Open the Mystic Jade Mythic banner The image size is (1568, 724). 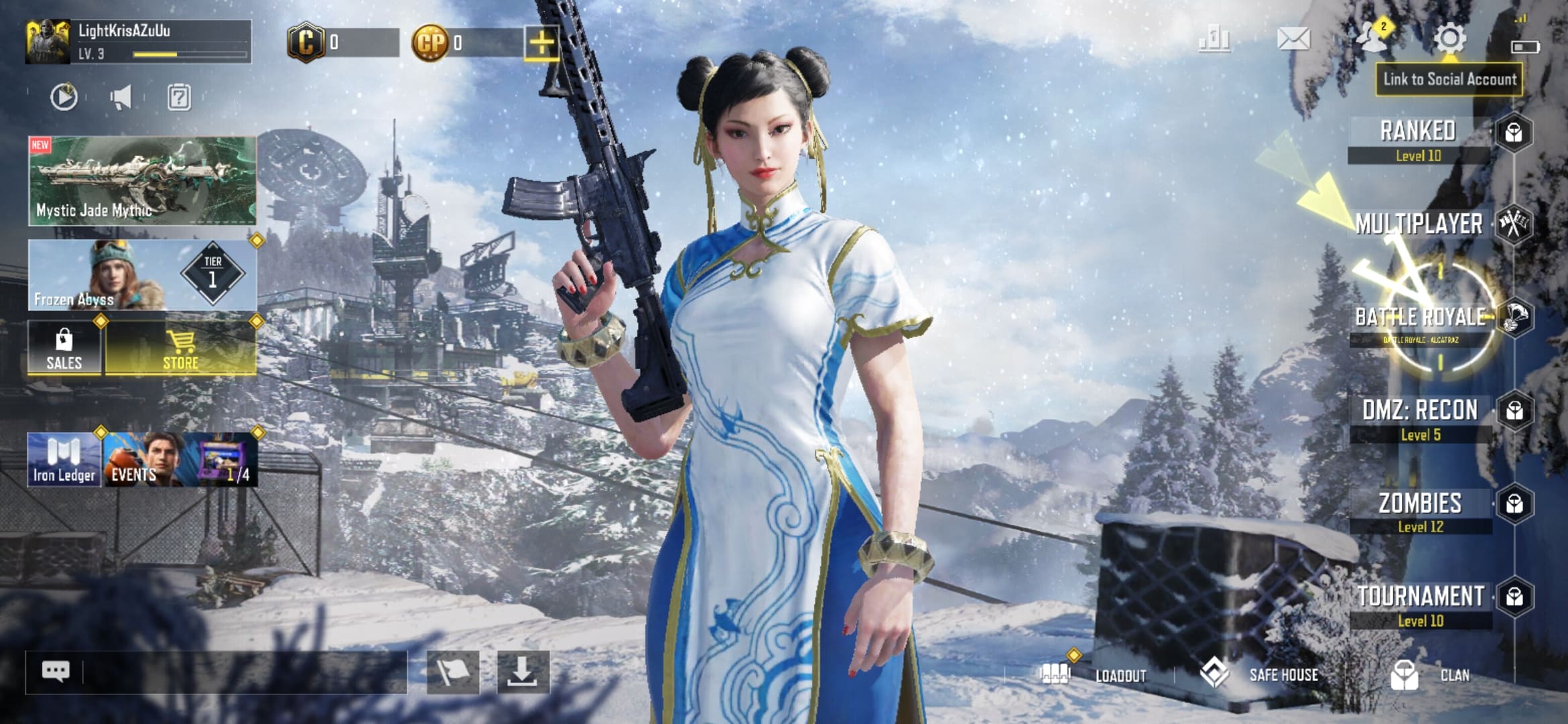142,181
